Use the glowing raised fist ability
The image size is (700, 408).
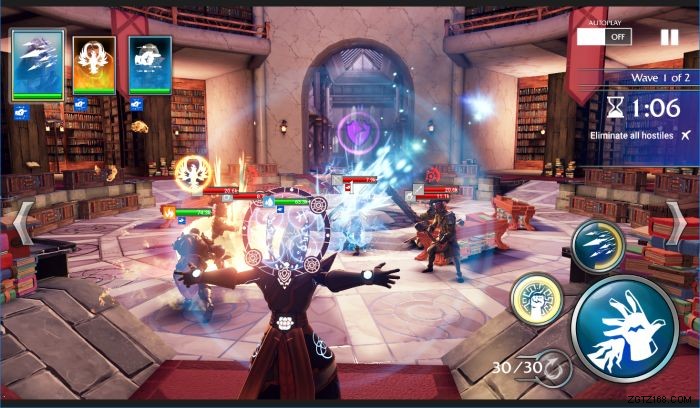[x=536, y=298]
